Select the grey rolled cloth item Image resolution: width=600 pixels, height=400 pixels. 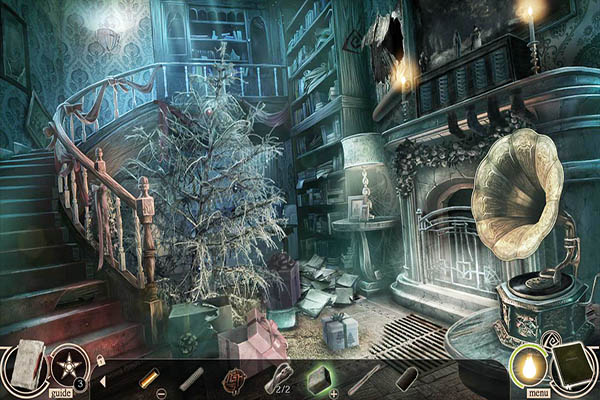(192, 378)
